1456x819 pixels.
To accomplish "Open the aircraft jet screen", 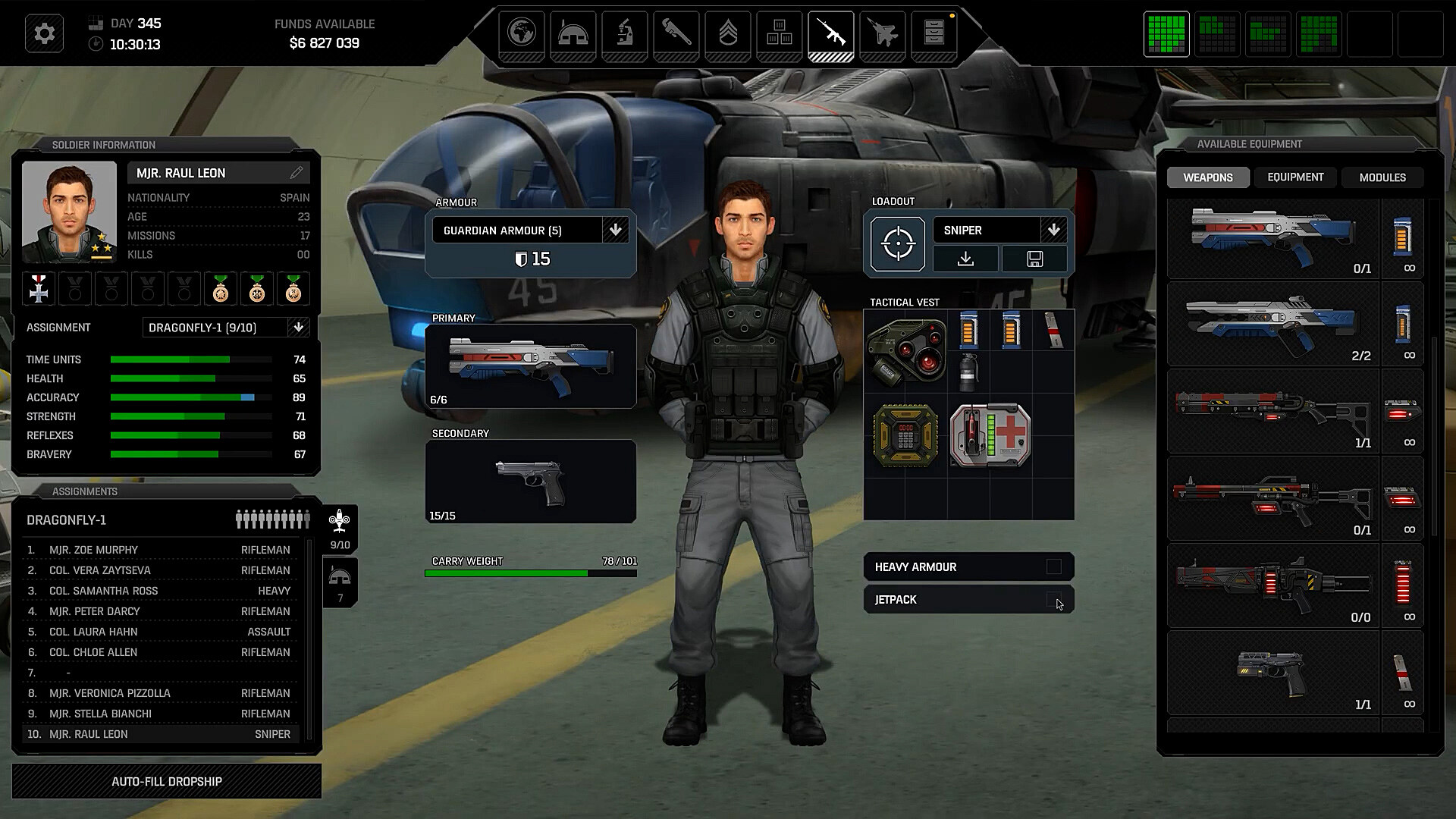I will point(883,34).
